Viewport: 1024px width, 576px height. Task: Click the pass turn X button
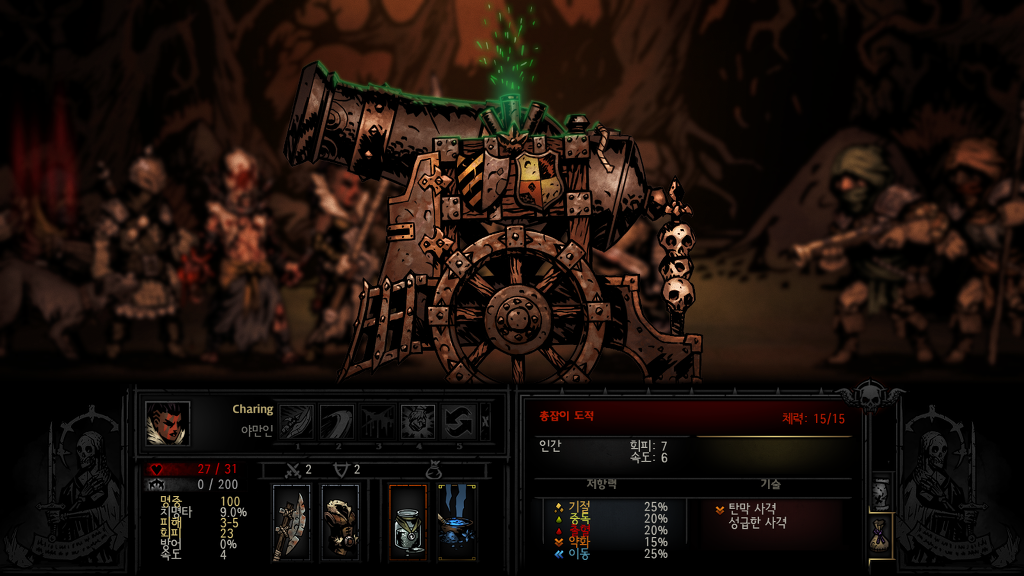coord(486,422)
